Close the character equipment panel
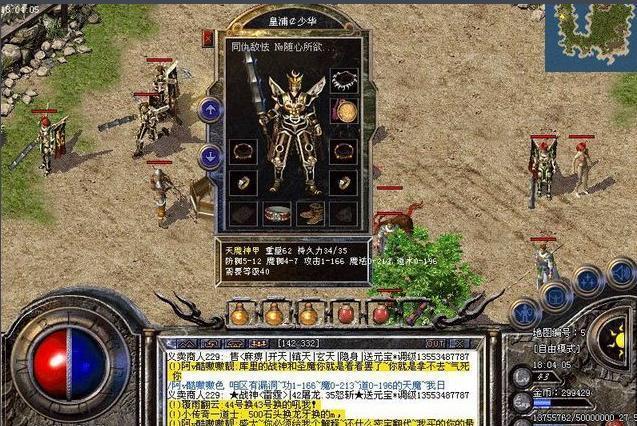This screenshot has height=426, width=637. point(209,38)
